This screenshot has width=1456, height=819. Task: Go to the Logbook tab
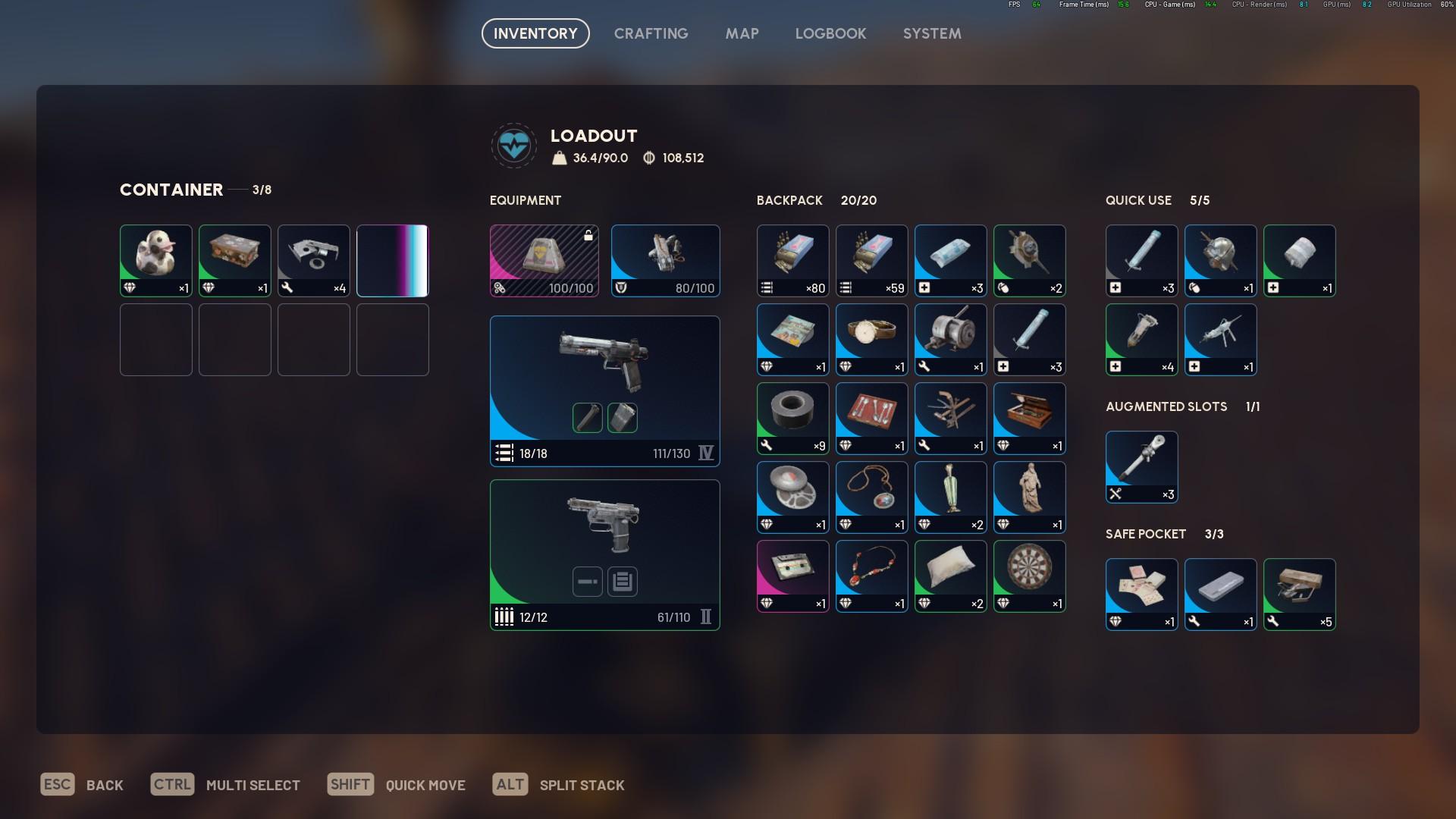[830, 33]
